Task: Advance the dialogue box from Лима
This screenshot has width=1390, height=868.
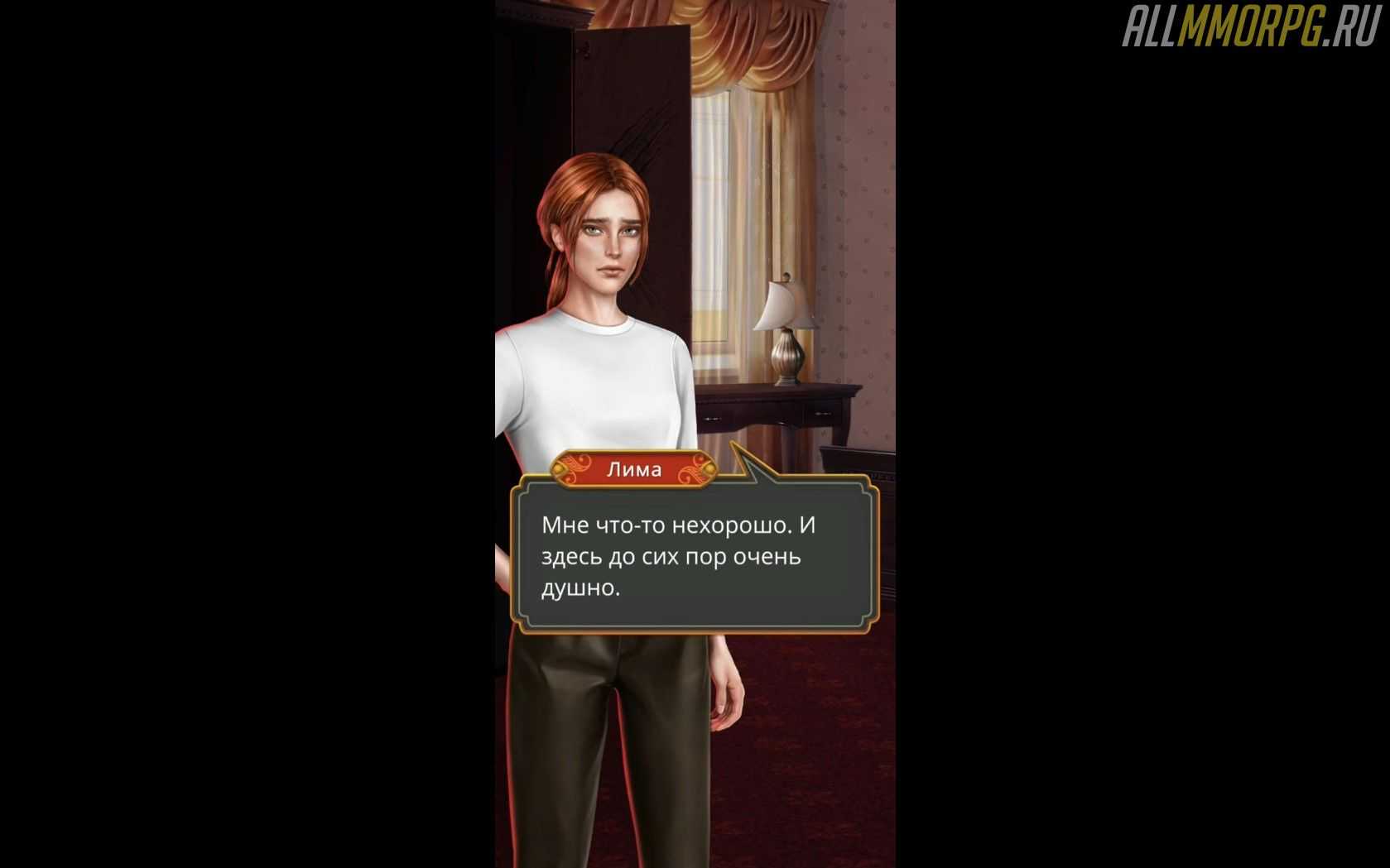Action: (693, 556)
